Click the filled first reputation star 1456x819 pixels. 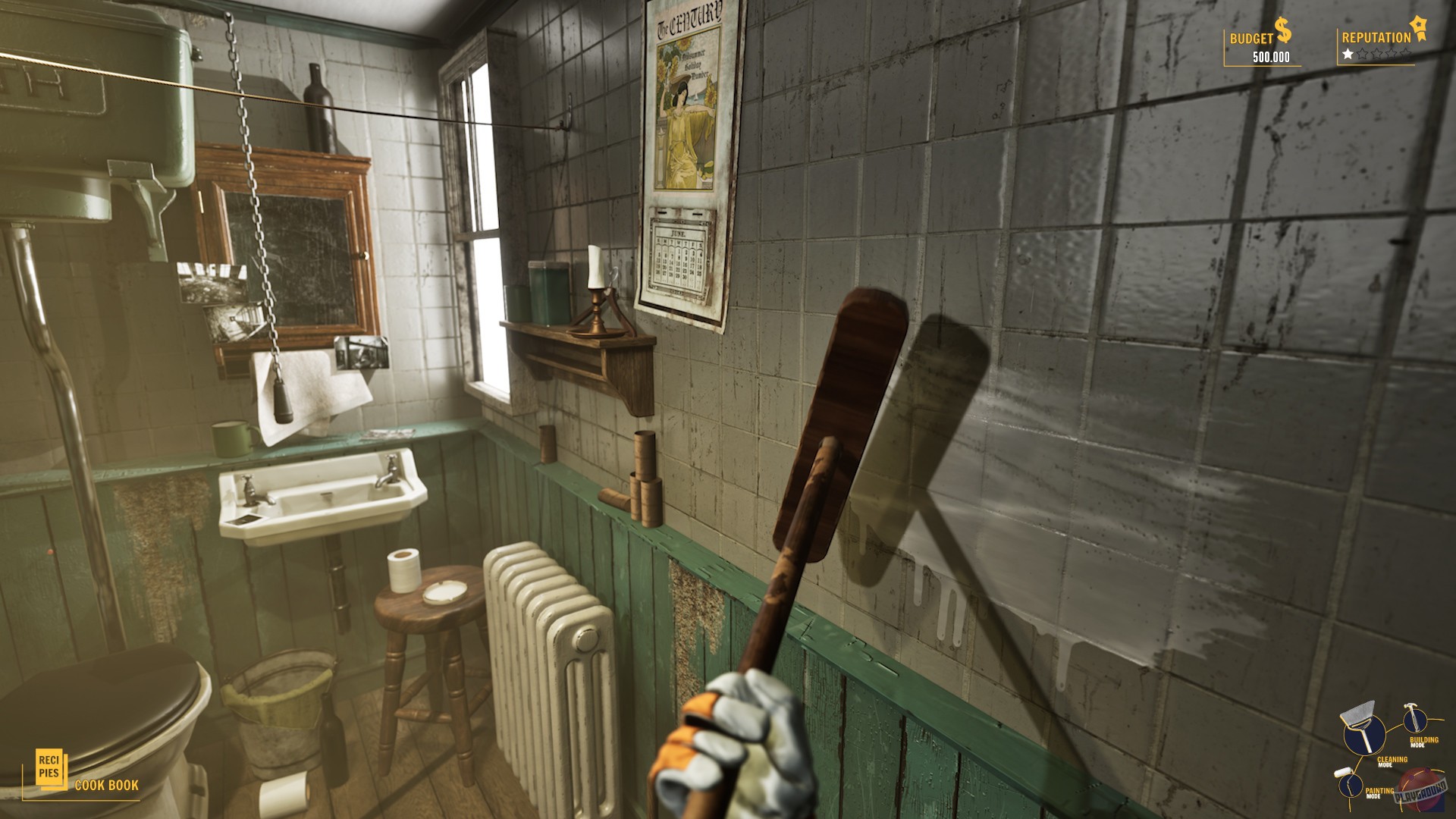[1348, 53]
